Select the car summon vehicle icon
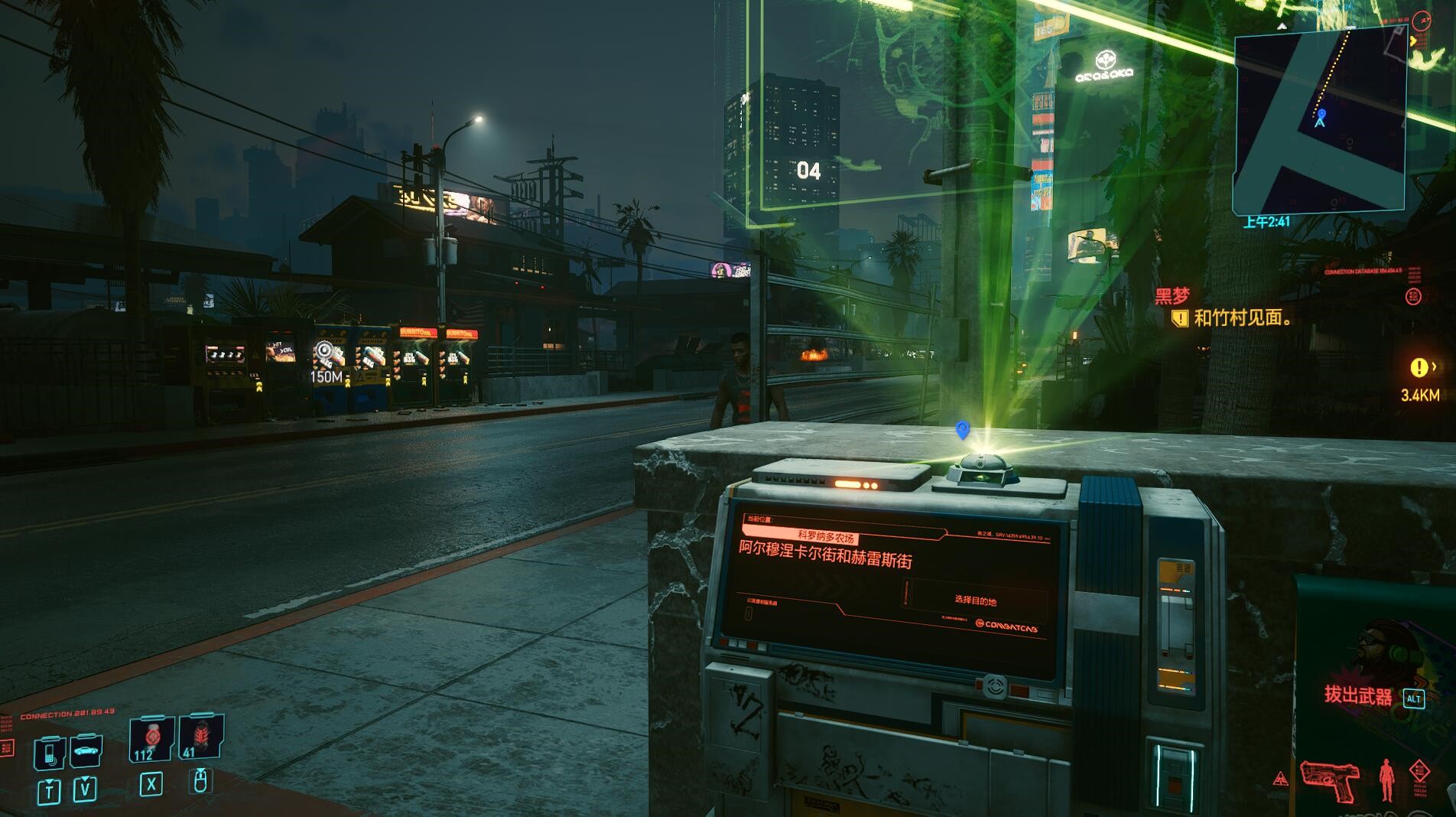1456x817 pixels. (86, 751)
